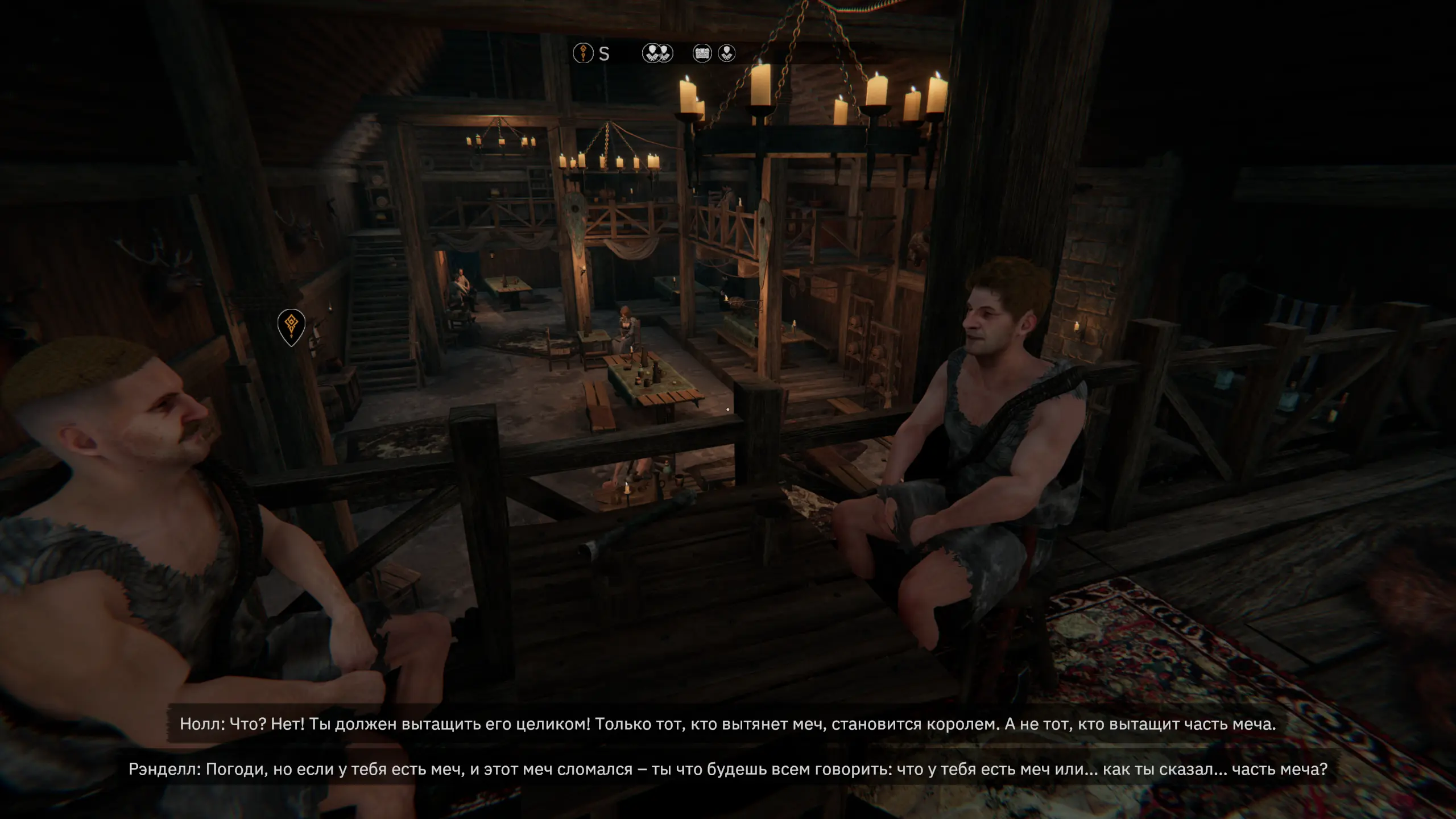The height and width of the screenshot is (819, 1456).
Task: Select the orange quest marker on the compass
Action: pyautogui.click(x=583, y=53)
